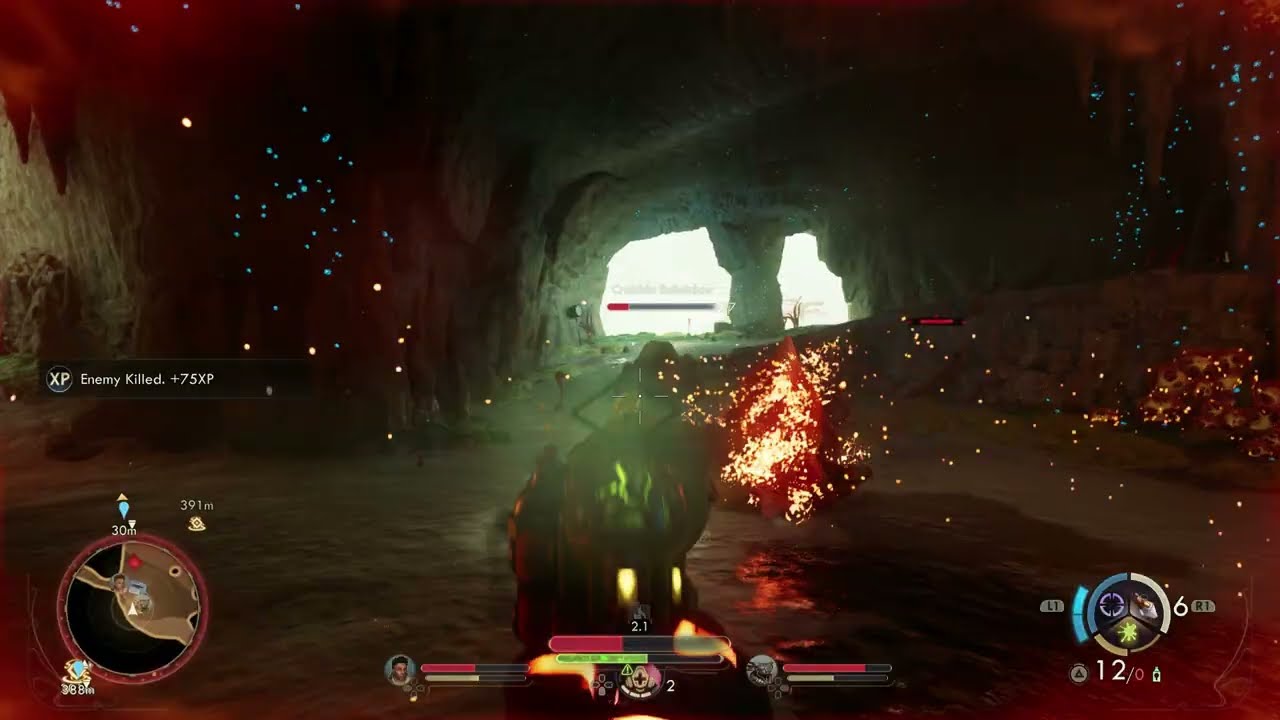Viewport: 1280px width, 720px height.
Task: Click the red enemy health bar segment
Action: click(x=620, y=308)
